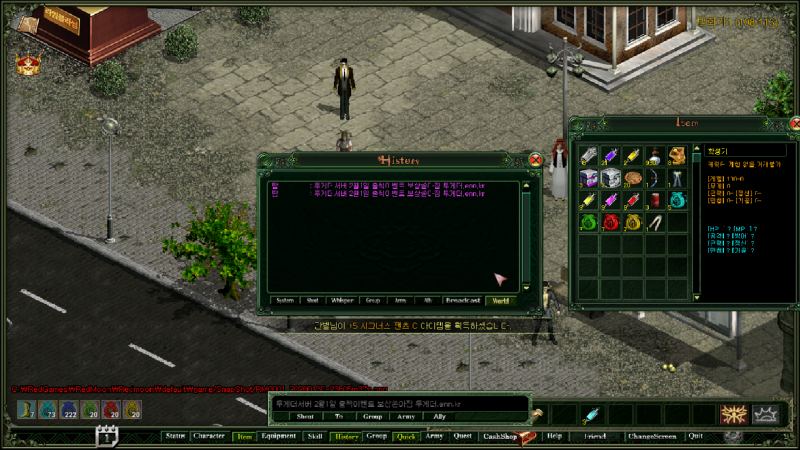
Task: Open the calendar icon on bottom bar
Action: [107, 435]
